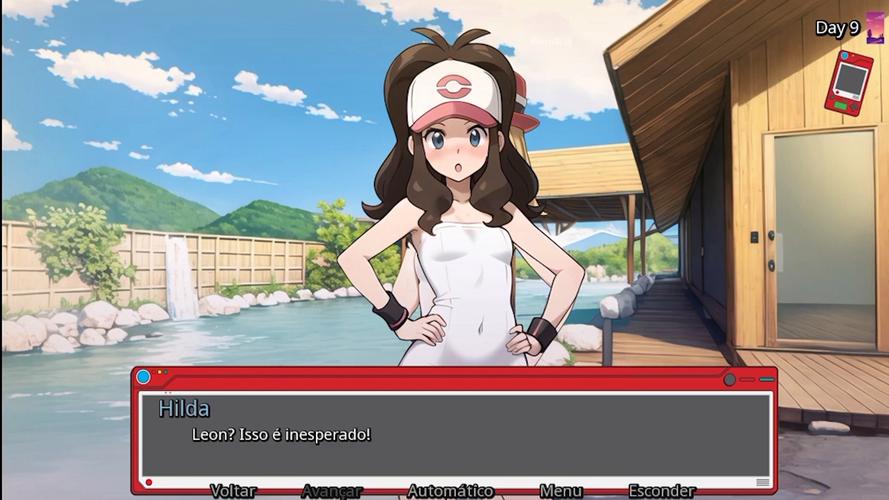This screenshot has width=889, height=500.
Task: Open the Menu button
Action: [x=561, y=491]
